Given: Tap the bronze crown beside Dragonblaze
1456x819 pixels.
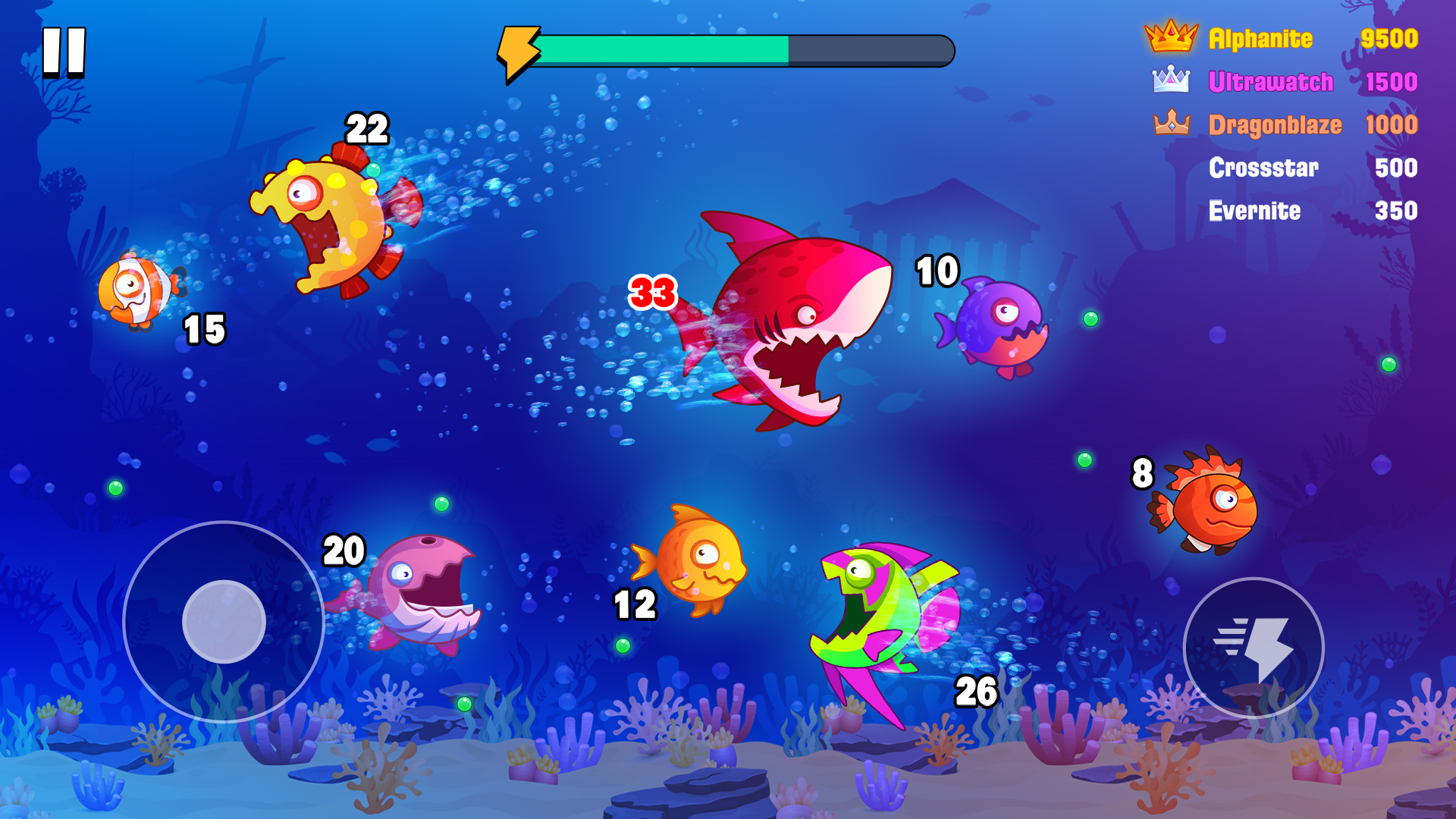Looking at the screenshot, I should [x=1172, y=123].
